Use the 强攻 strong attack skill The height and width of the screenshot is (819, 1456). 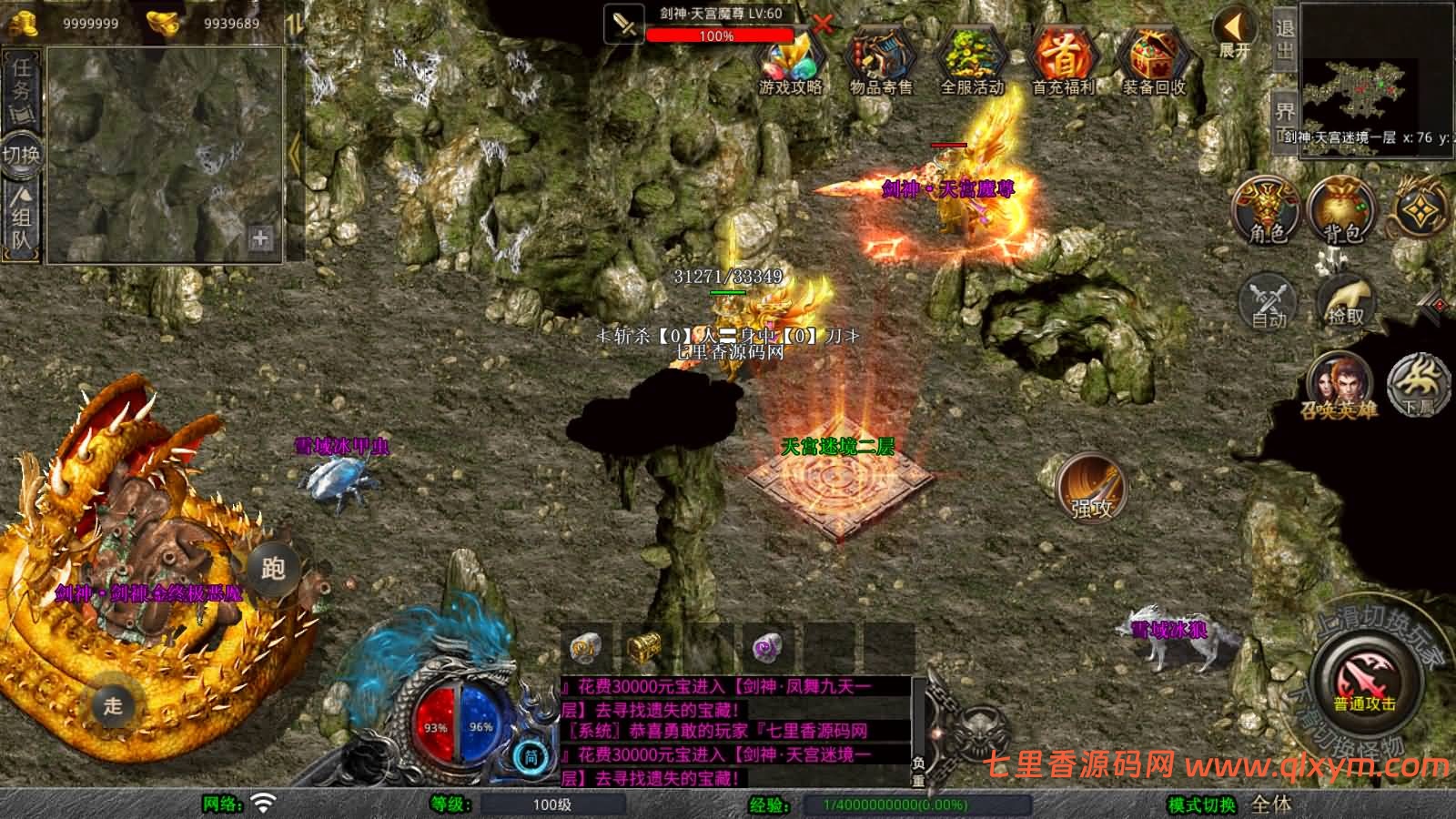pos(1092,489)
